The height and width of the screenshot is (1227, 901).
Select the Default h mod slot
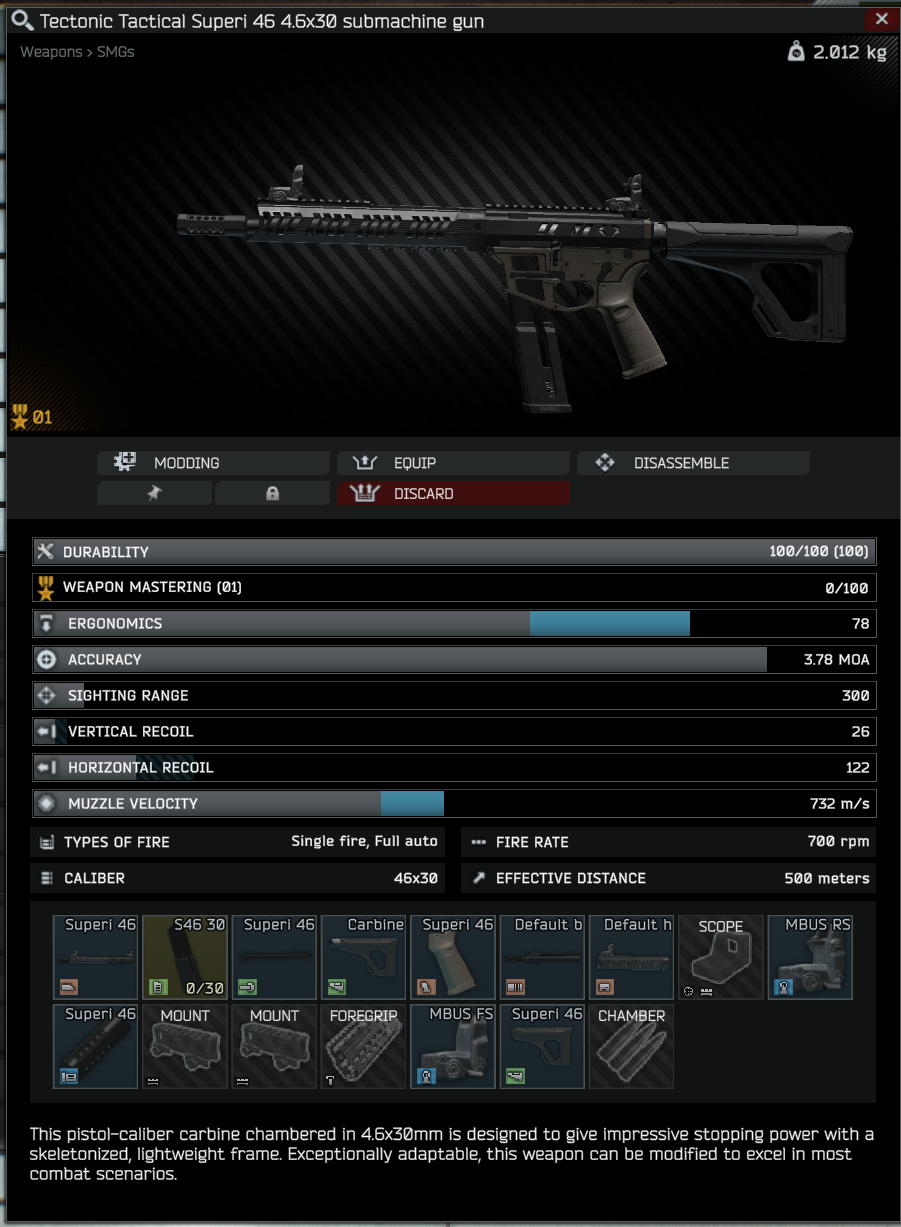[x=631, y=957]
